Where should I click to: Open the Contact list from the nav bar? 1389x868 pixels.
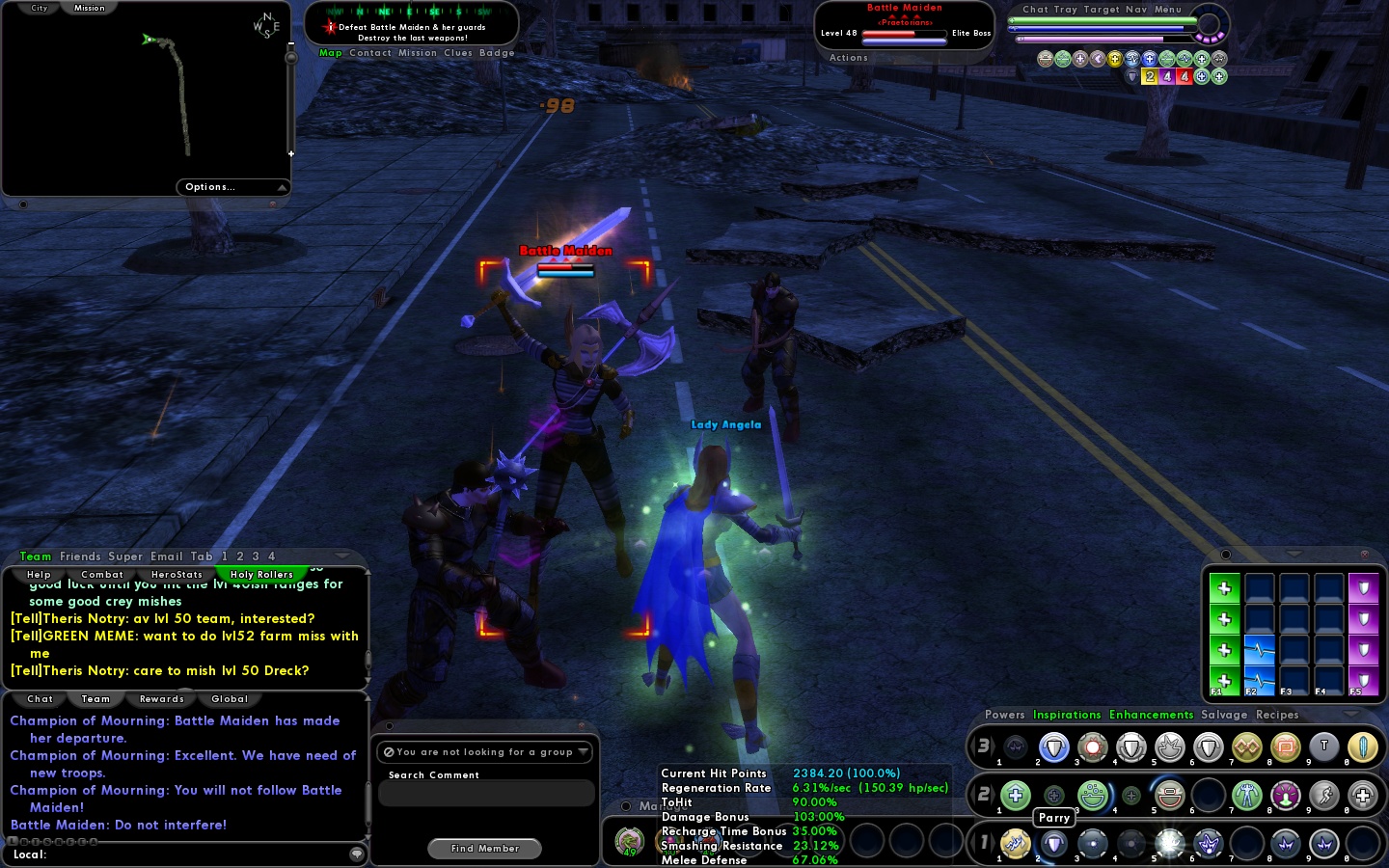pos(370,53)
